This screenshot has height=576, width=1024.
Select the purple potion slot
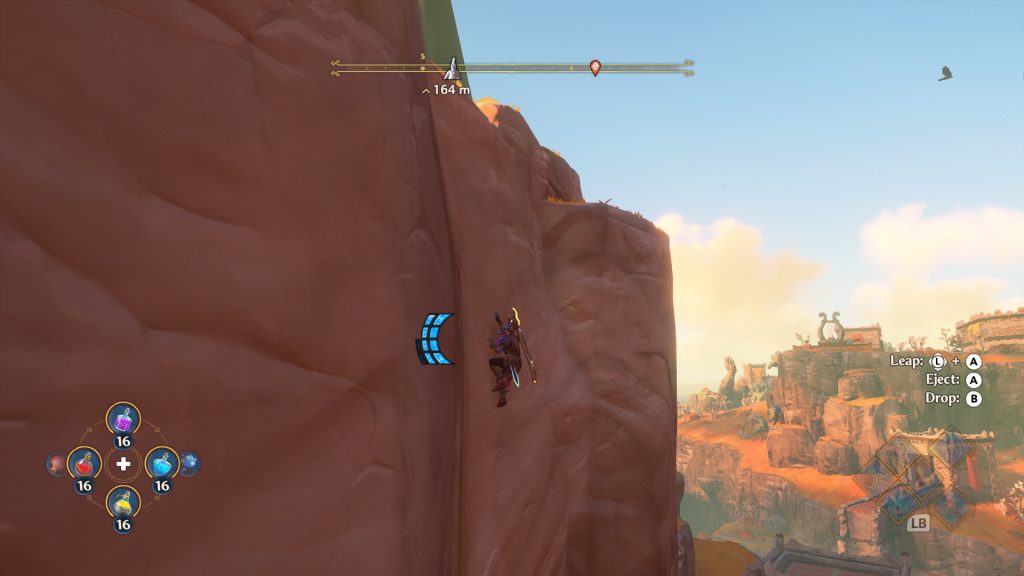click(x=123, y=420)
